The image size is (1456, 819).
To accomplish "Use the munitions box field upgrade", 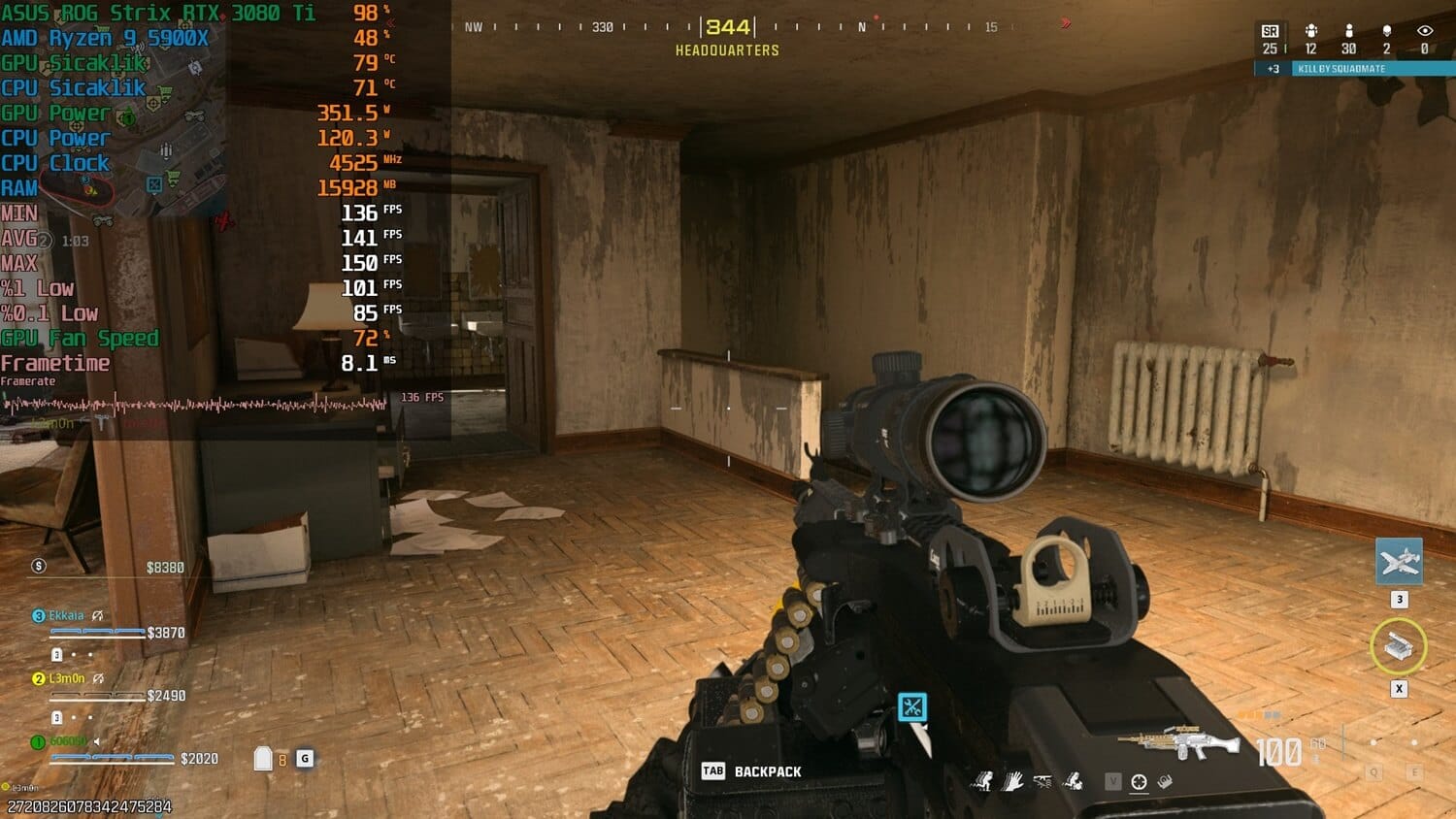I will [1398, 646].
